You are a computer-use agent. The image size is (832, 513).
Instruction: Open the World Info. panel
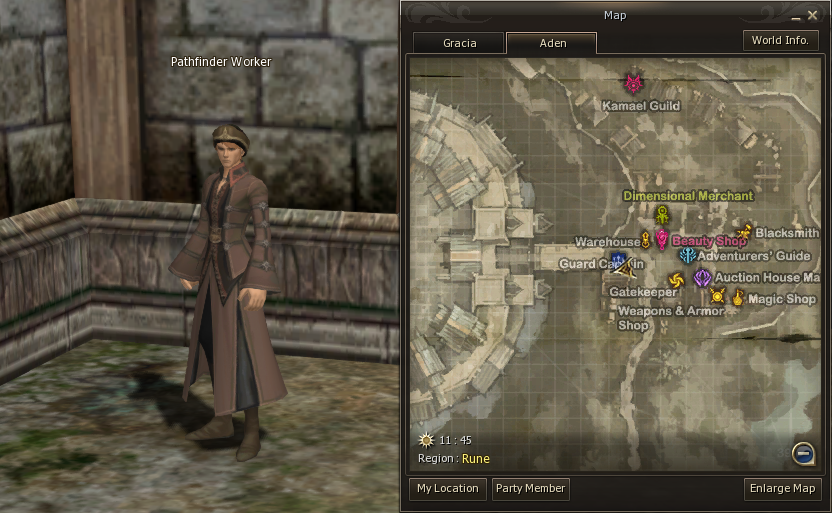click(781, 40)
